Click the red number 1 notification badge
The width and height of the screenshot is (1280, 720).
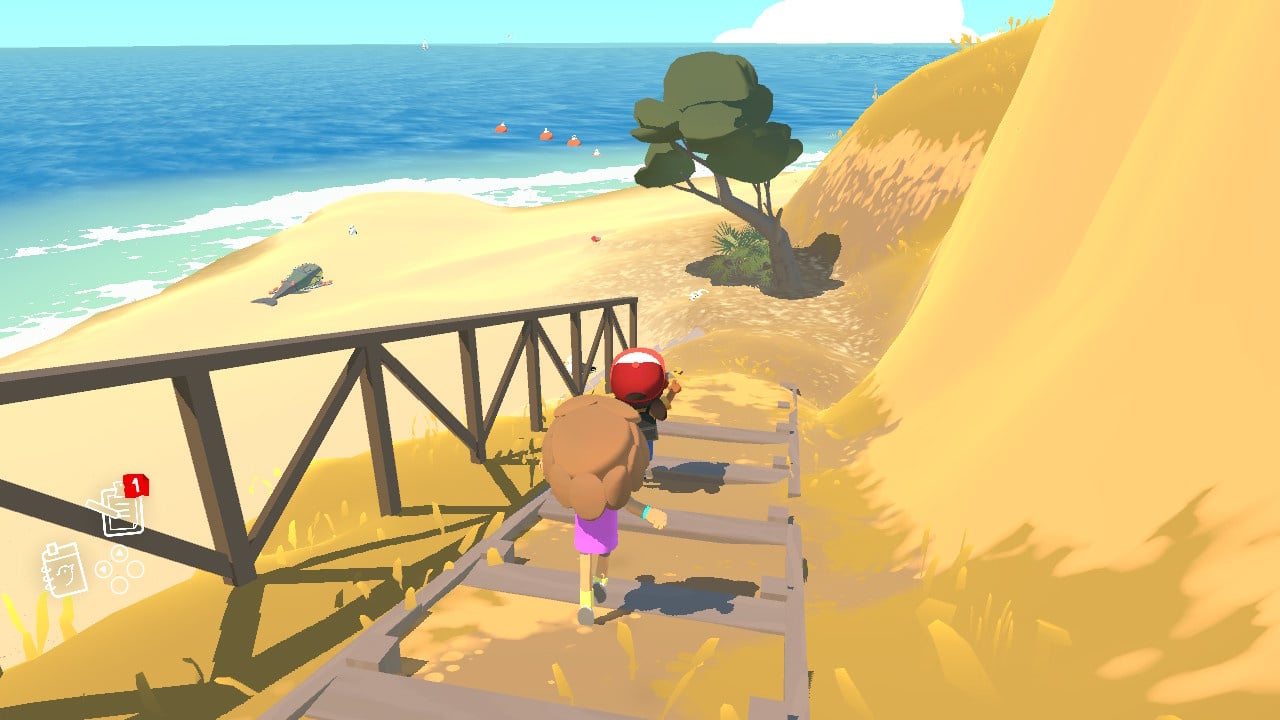click(x=137, y=485)
